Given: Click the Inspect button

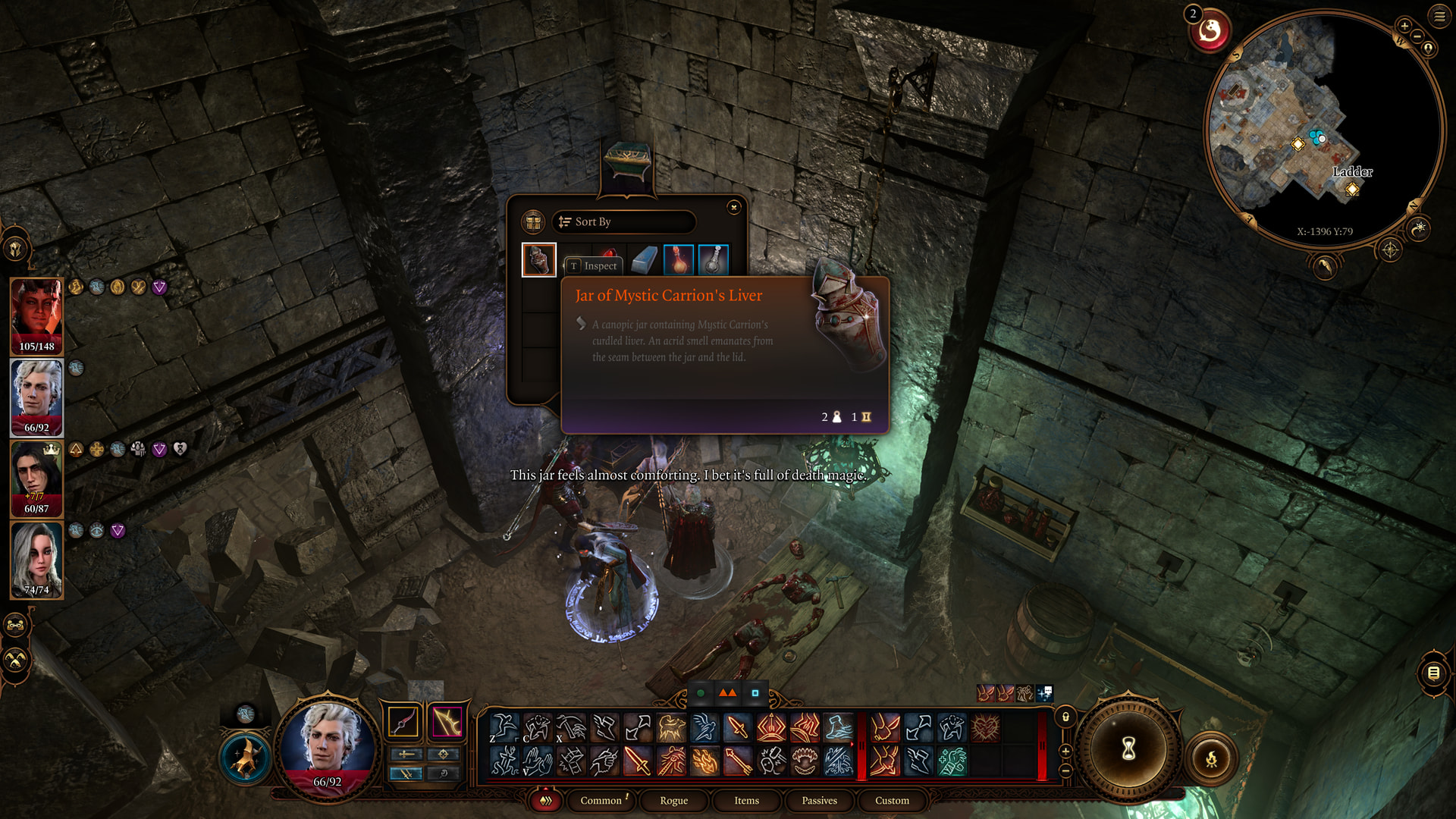Looking at the screenshot, I should pos(593,265).
